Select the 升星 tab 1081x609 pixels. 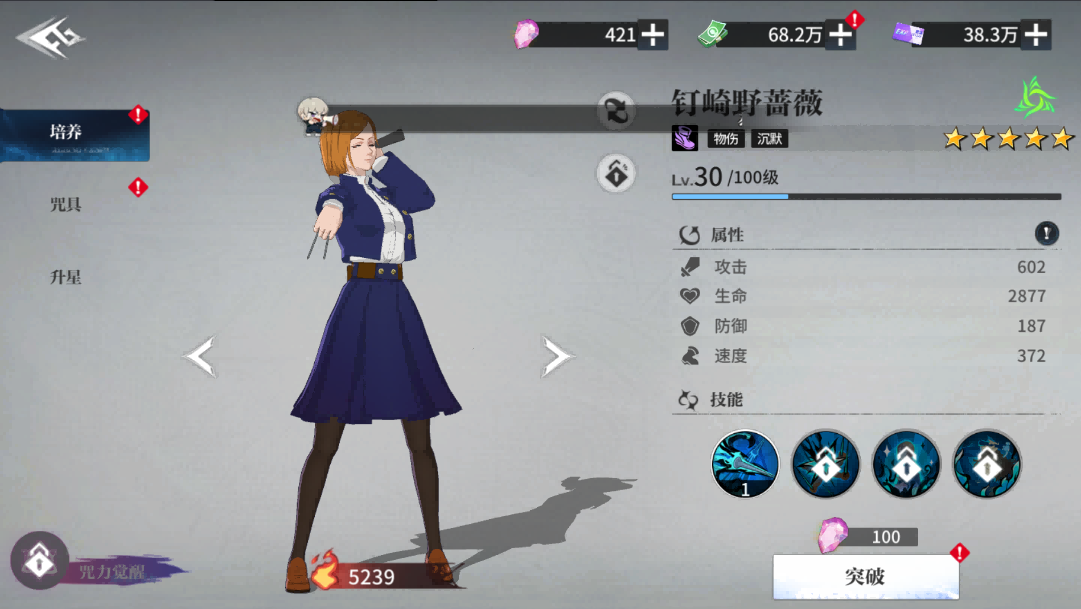tap(66, 277)
